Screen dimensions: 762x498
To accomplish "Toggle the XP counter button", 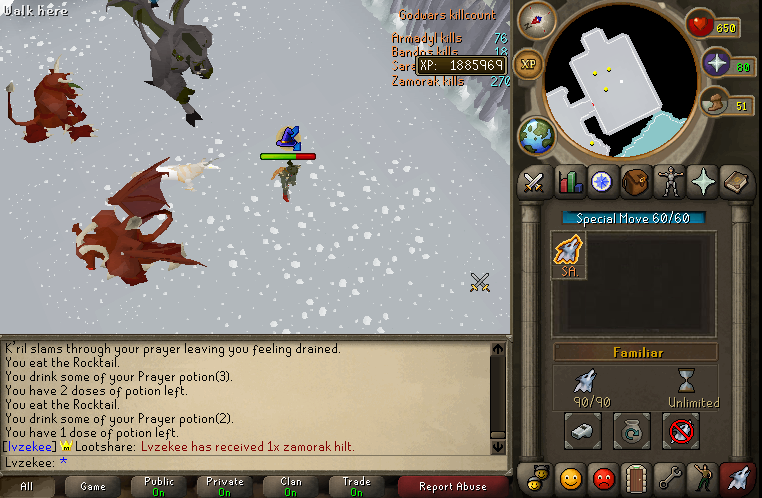I will click(x=528, y=63).
